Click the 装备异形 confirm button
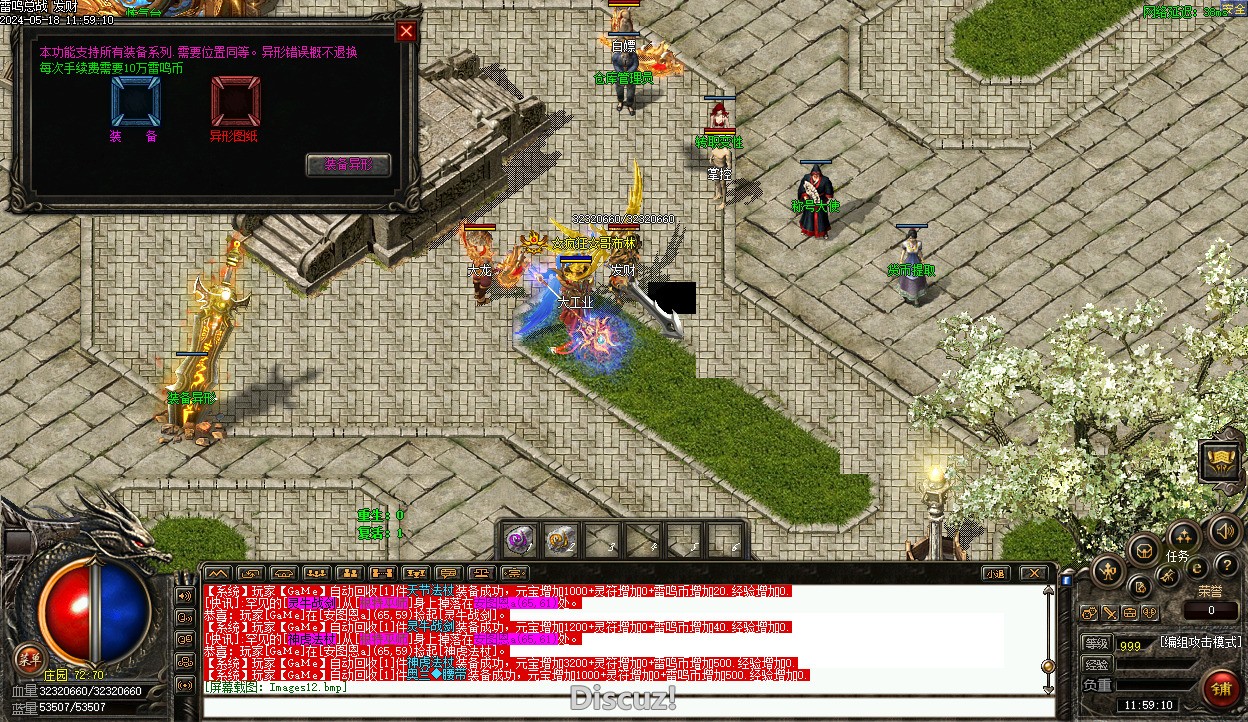Screen dimensions: 1248x722 click(347, 165)
